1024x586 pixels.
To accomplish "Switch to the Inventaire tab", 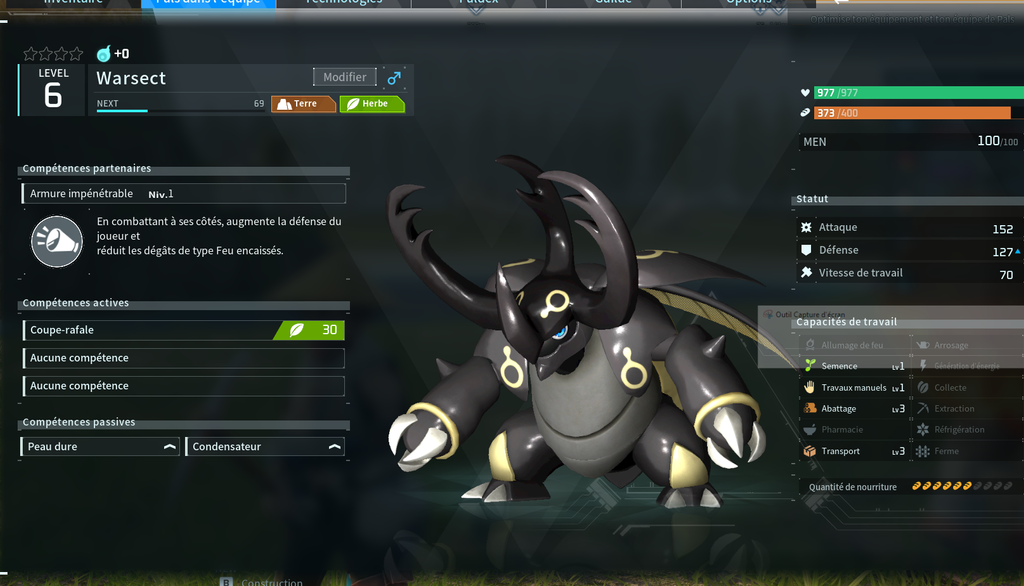I will pyautogui.click(x=75, y=3).
